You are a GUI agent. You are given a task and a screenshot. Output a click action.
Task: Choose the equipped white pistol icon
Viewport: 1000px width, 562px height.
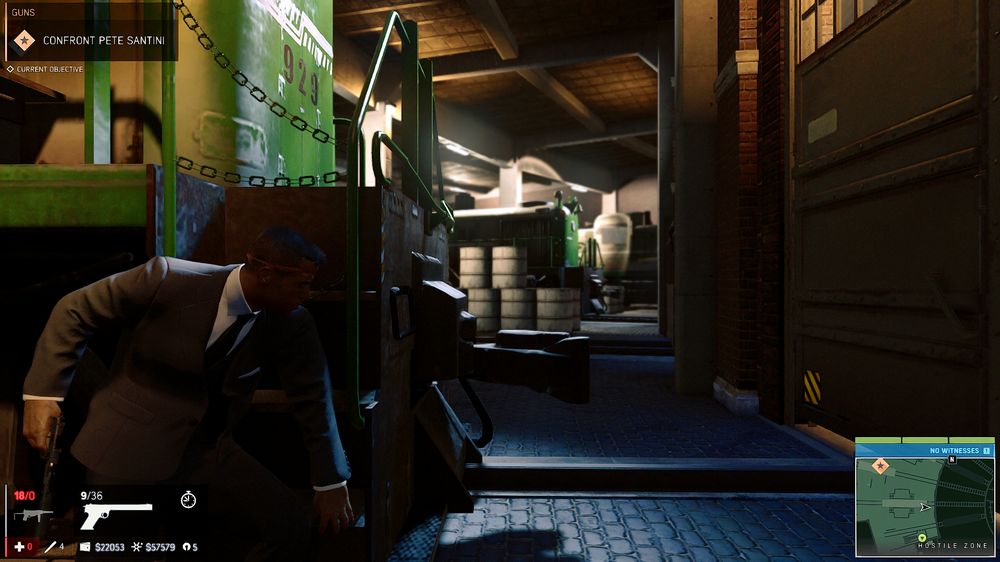[115, 515]
